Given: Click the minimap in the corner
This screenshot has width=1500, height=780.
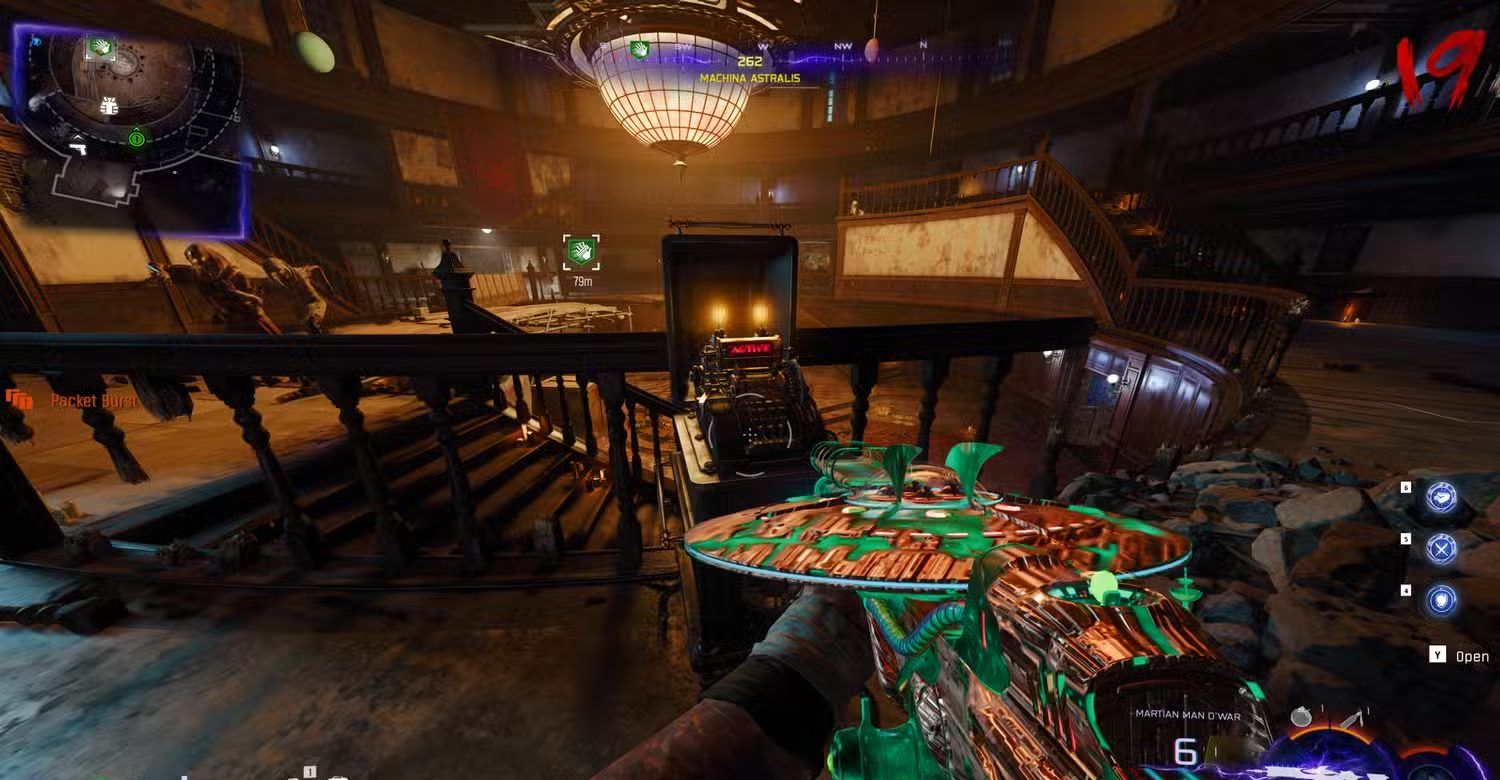Looking at the screenshot, I should (x=130, y=130).
